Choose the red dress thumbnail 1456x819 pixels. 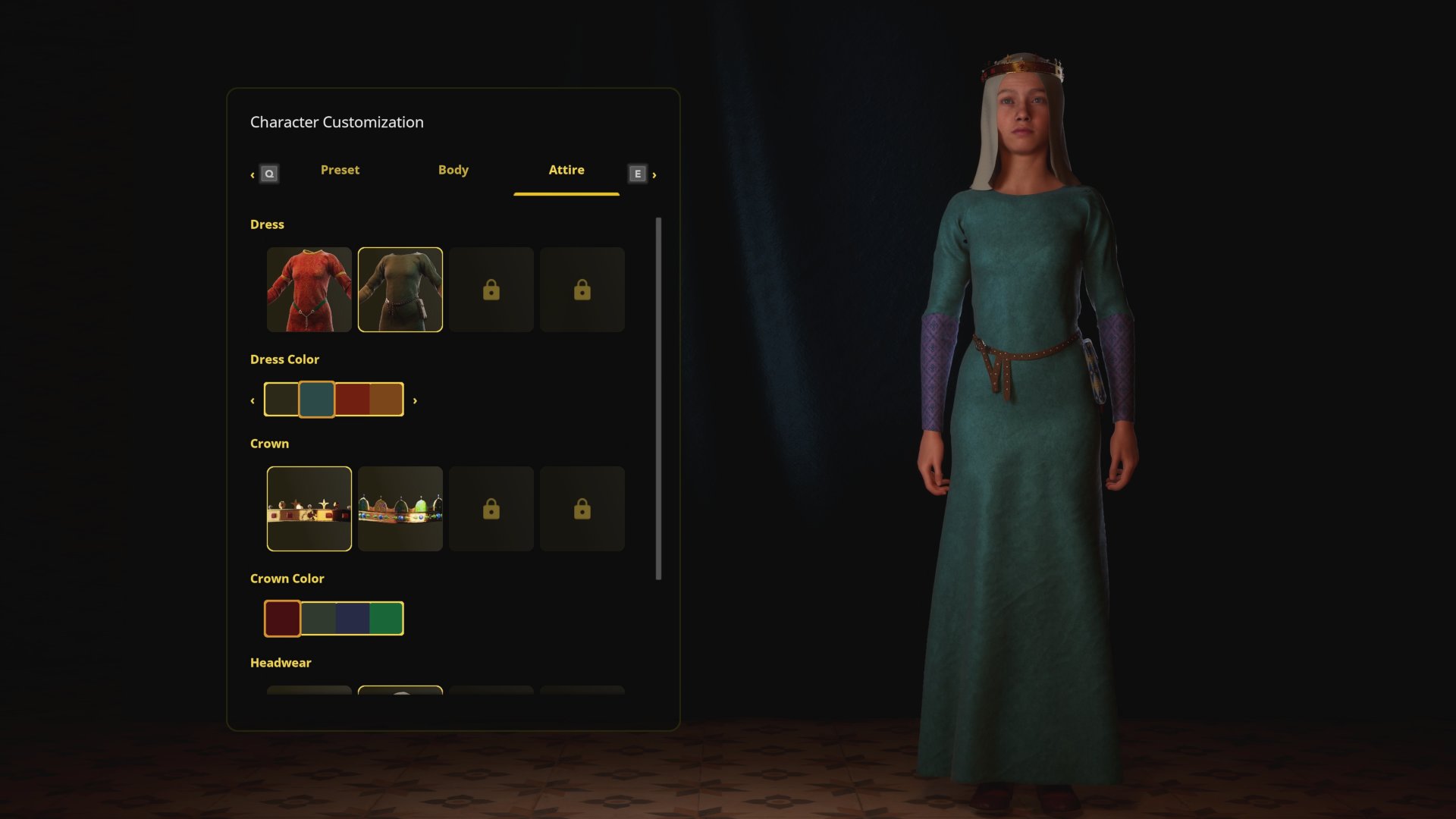(309, 290)
